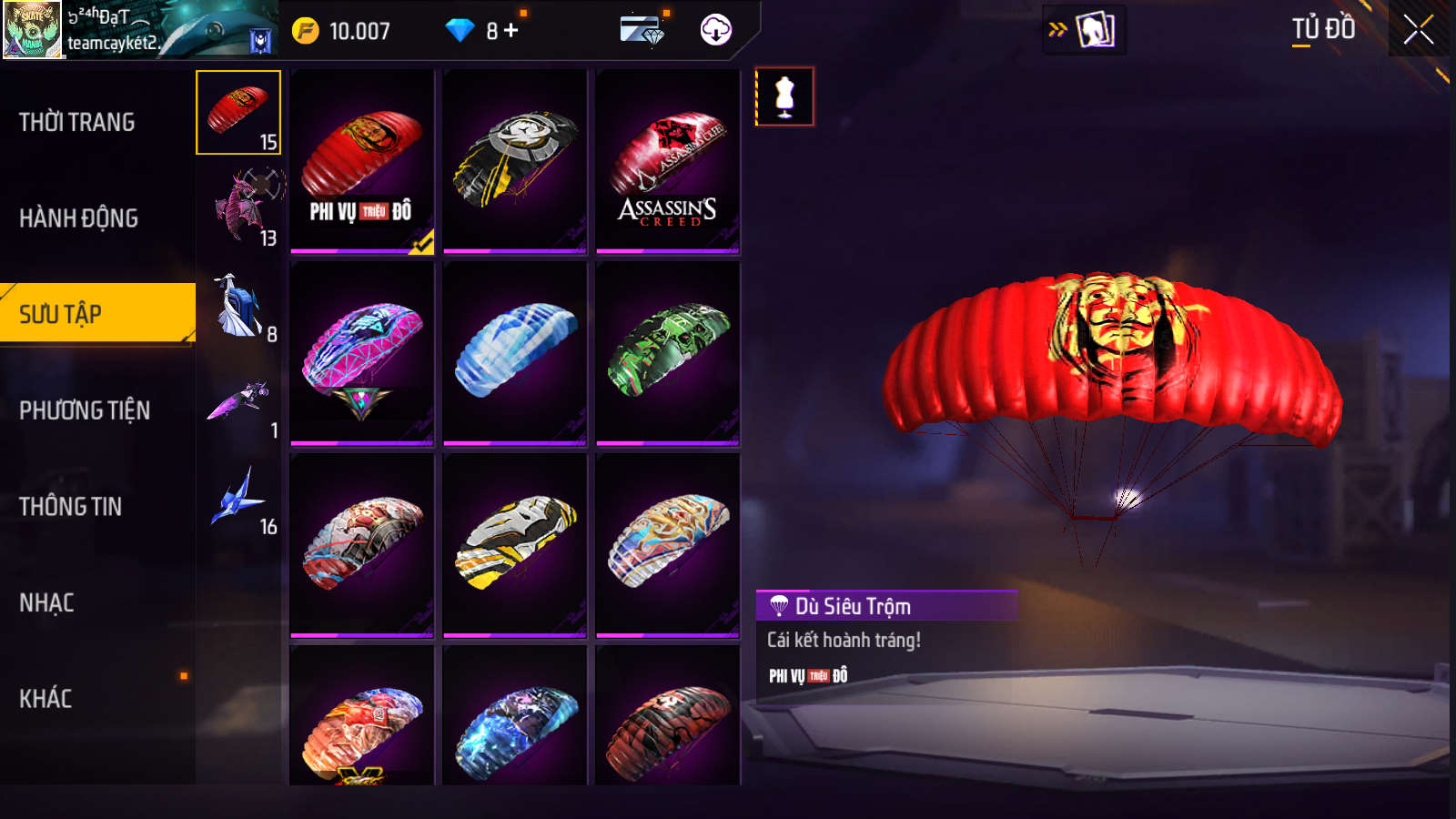Select the light blue striped parachute
1456x819 pixels.
click(515, 353)
